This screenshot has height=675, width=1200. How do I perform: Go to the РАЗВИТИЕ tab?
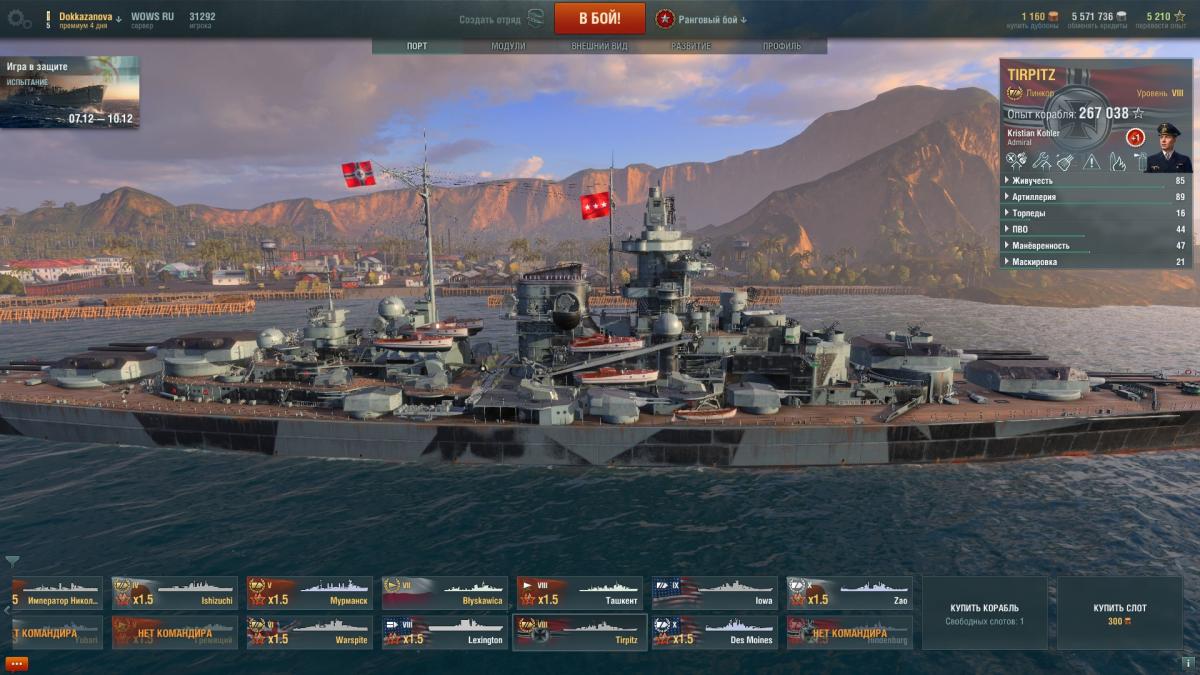[x=691, y=46]
